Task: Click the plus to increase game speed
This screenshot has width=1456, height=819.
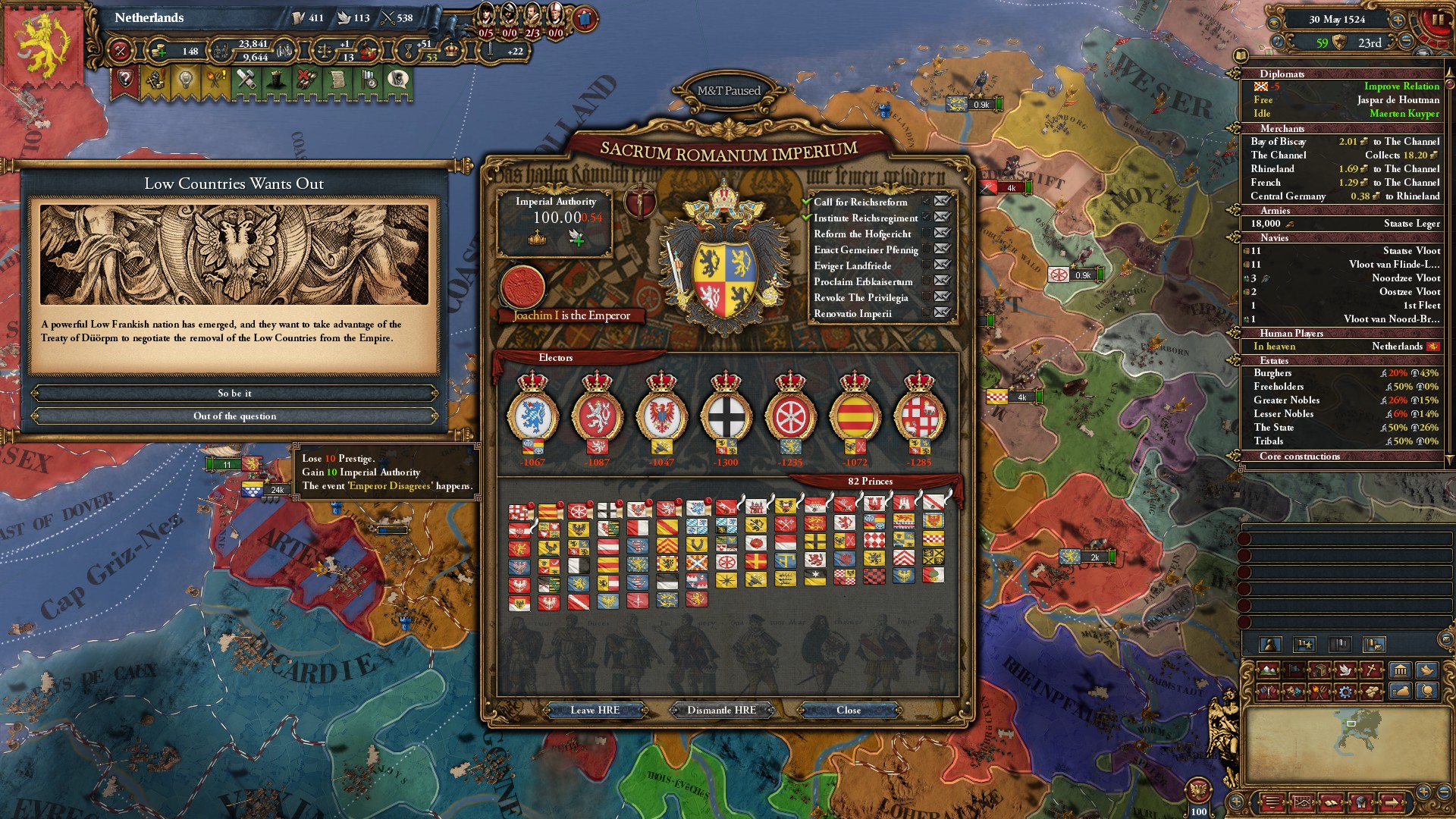Action: pyautogui.click(x=1397, y=20)
